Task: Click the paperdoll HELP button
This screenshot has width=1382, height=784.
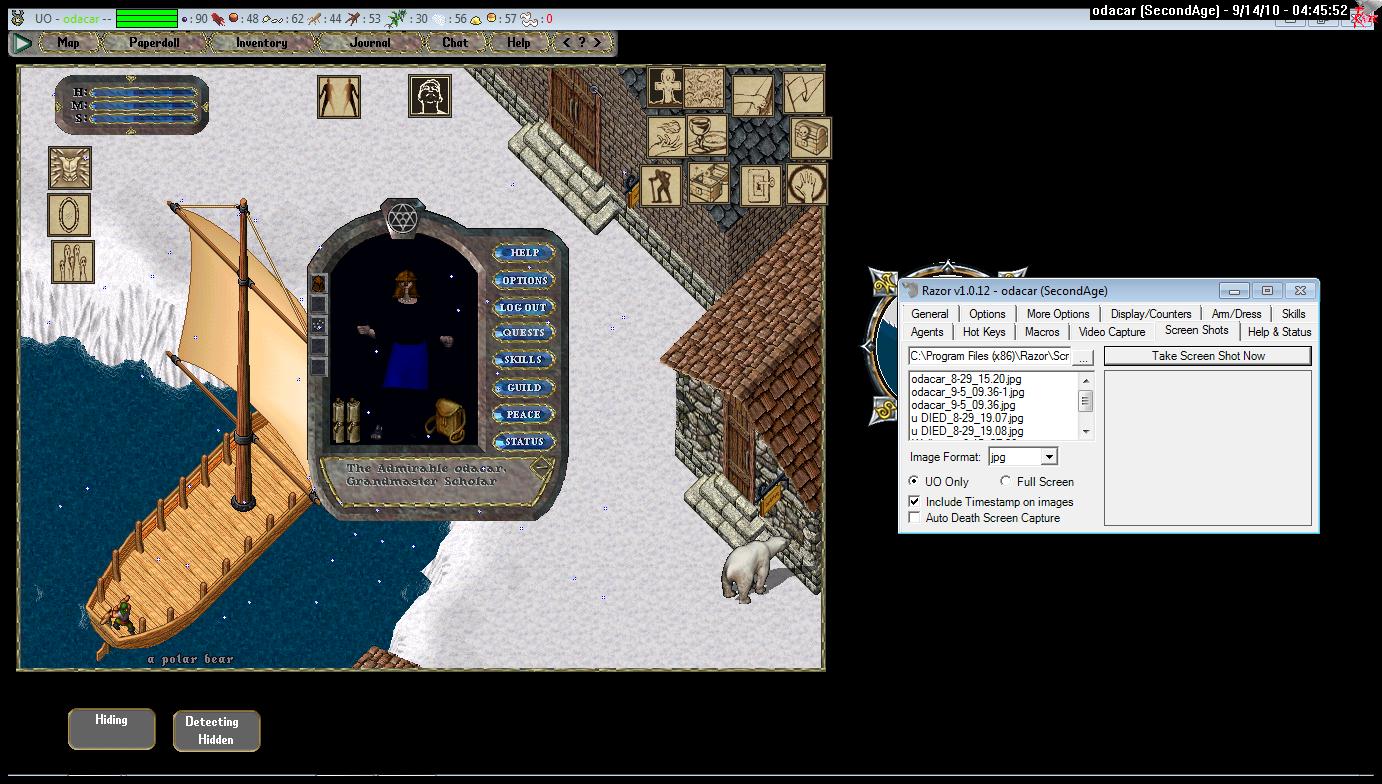Action: (524, 253)
